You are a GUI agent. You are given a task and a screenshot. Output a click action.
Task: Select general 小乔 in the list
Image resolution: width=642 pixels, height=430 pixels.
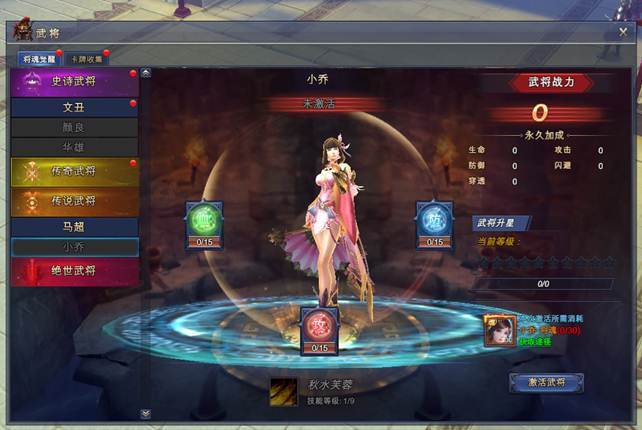tap(74, 246)
